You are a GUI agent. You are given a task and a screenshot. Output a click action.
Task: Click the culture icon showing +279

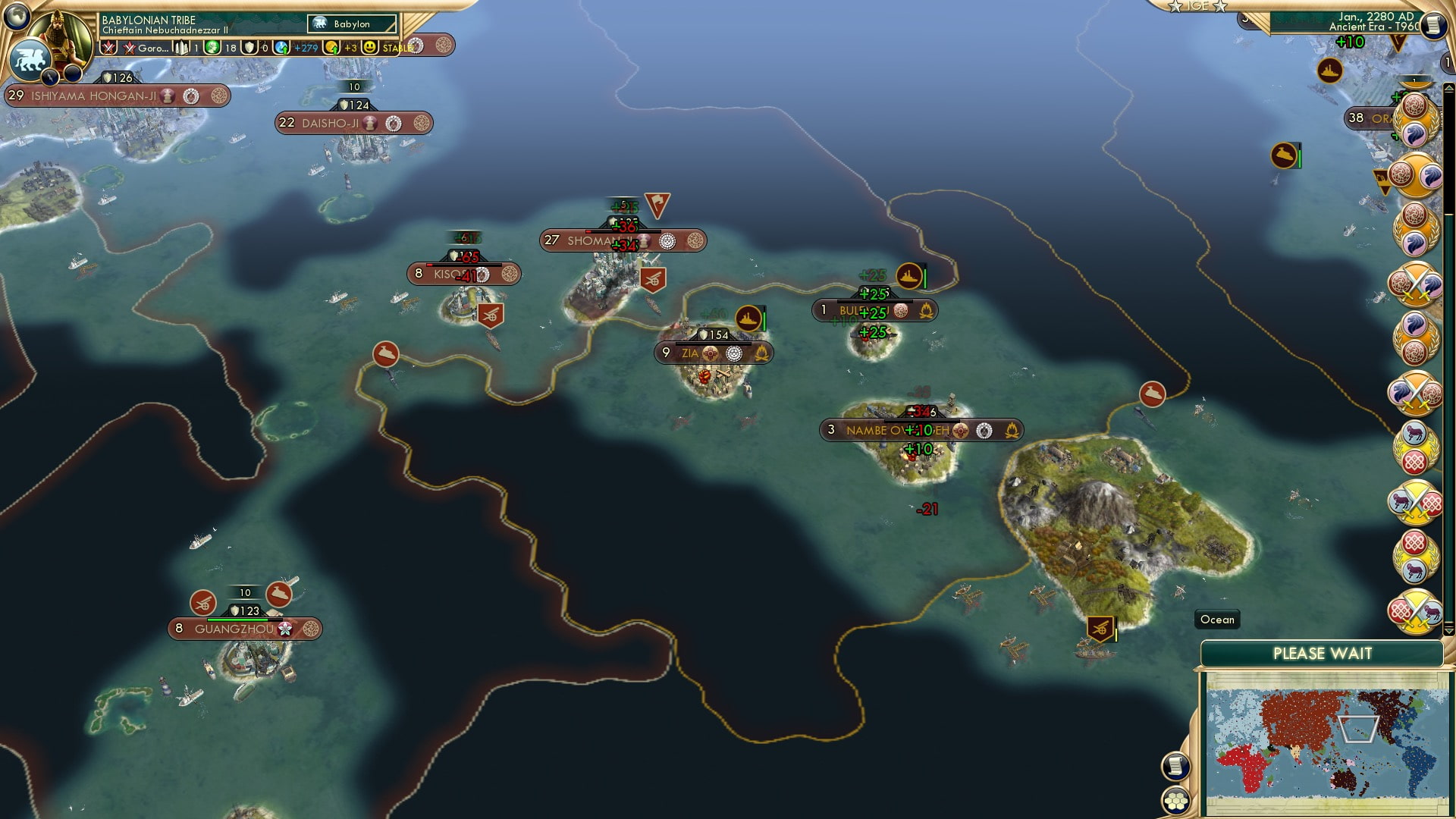point(281,48)
